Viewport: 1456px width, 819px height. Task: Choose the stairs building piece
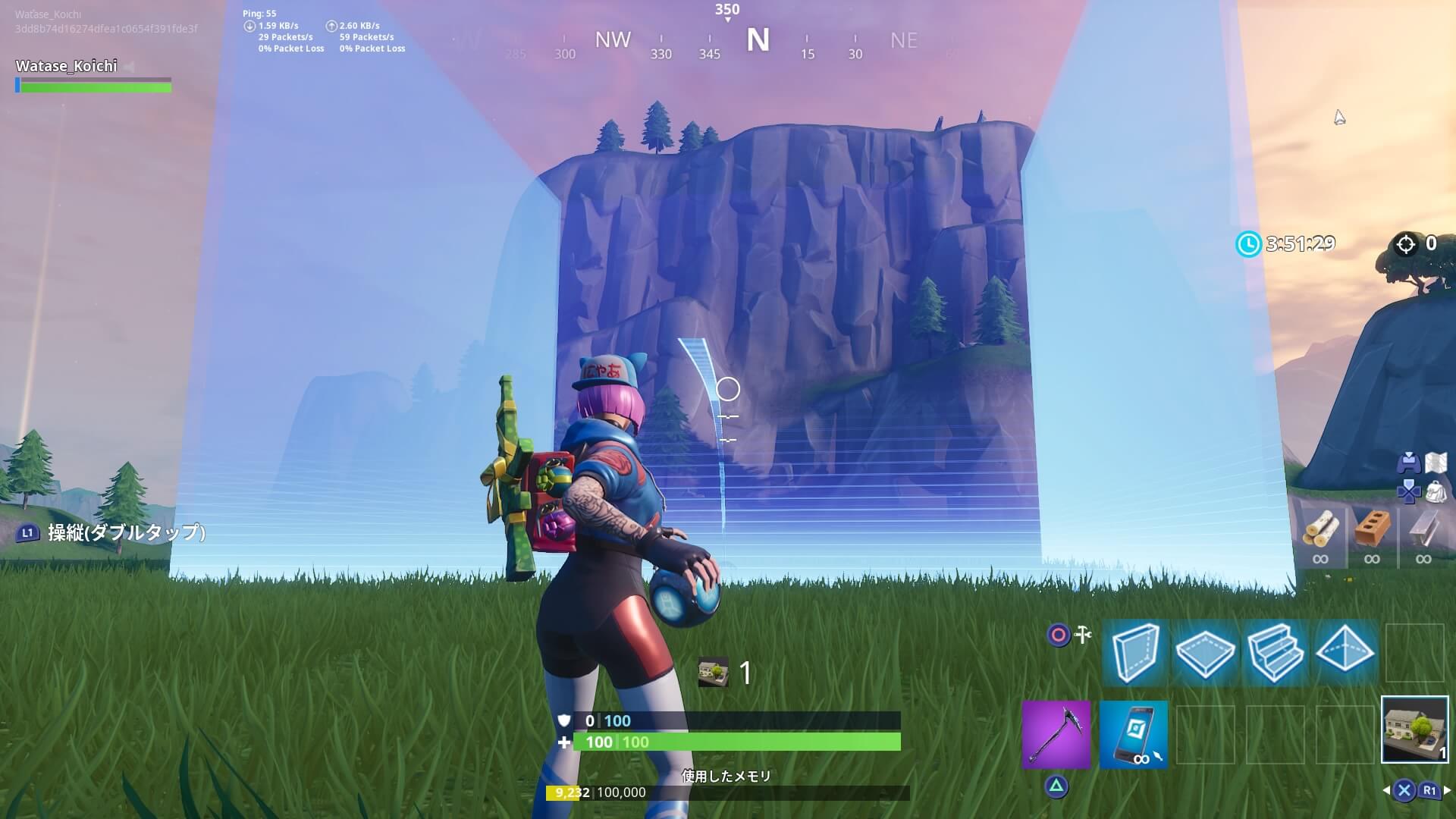1275,652
